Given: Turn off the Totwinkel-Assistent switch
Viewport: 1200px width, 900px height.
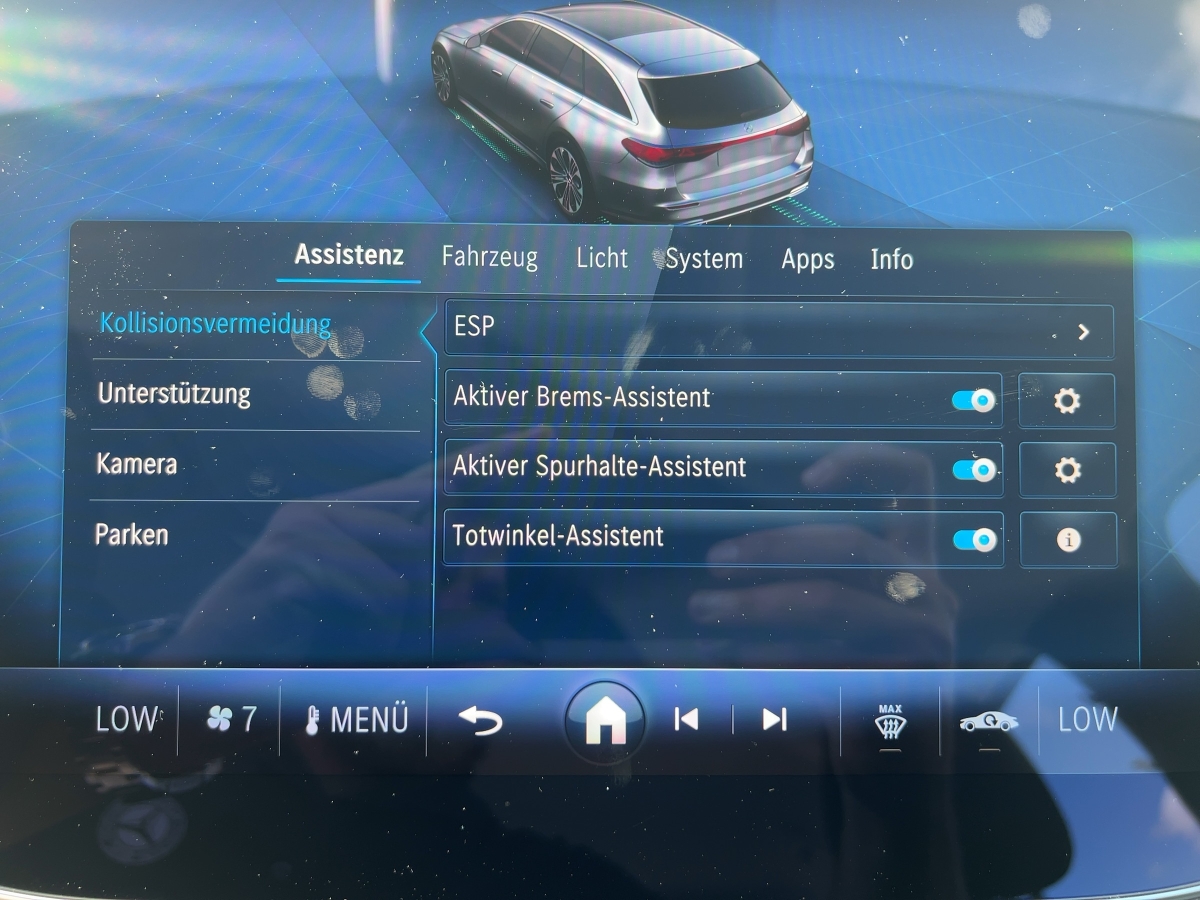Looking at the screenshot, I should (x=973, y=540).
